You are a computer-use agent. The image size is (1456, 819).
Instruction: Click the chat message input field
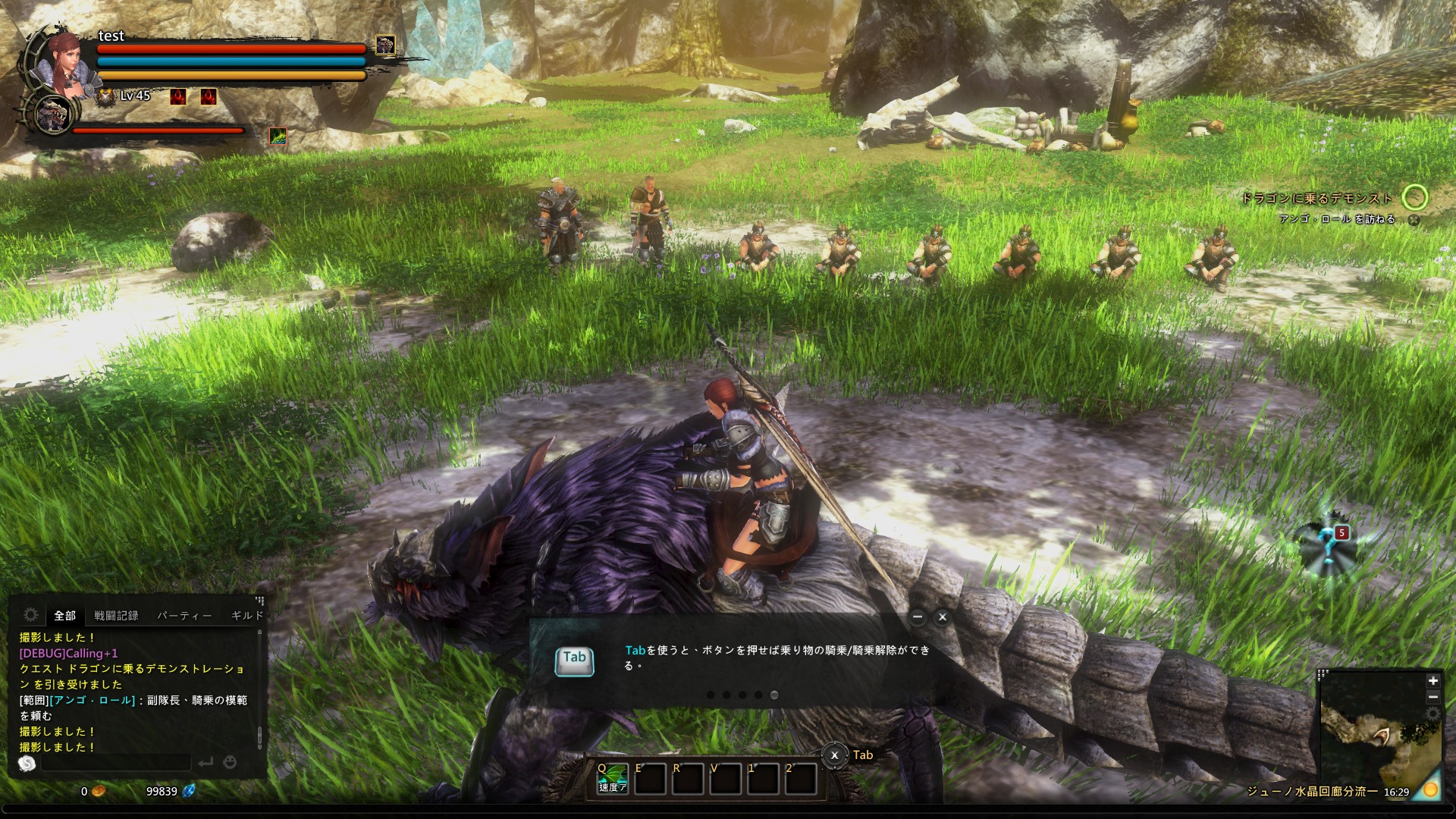click(x=115, y=762)
